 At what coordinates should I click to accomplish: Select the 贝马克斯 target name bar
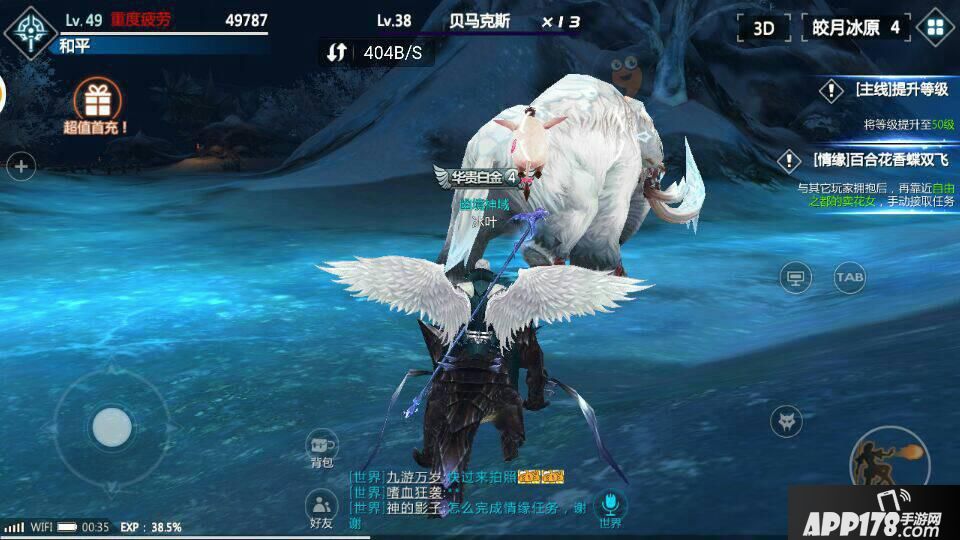pyautogui.click(x=481, y=21)
